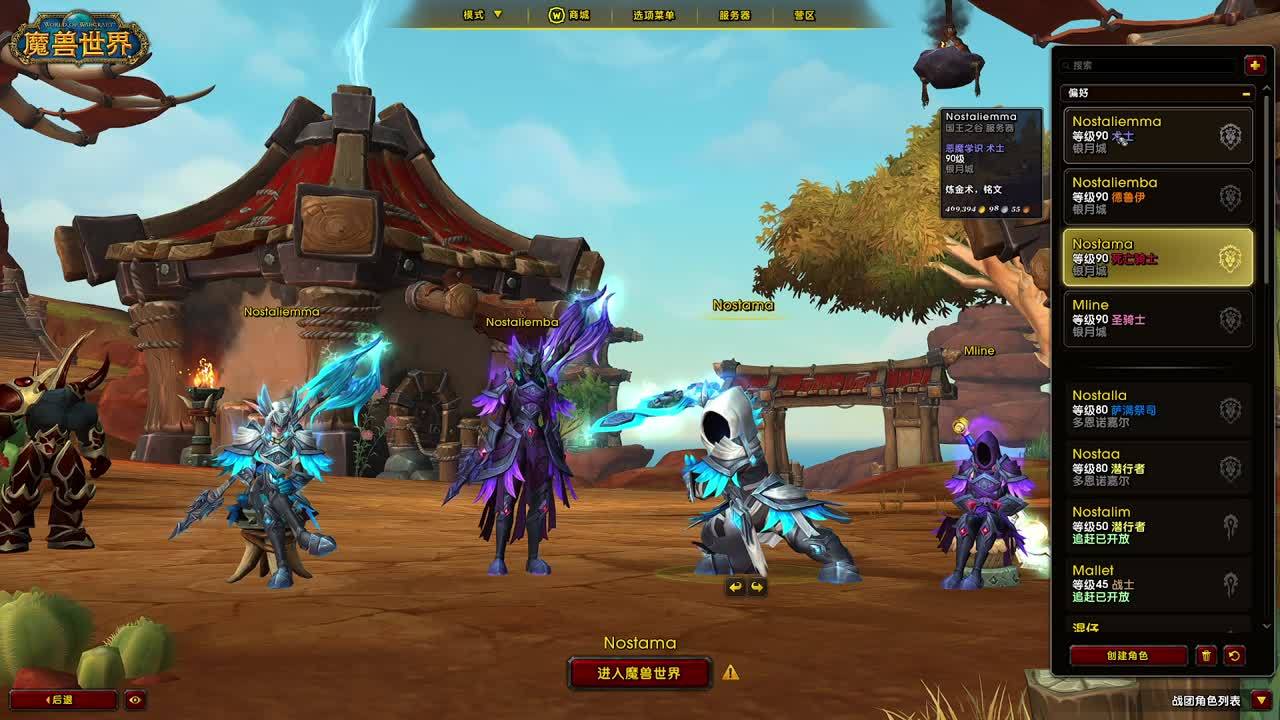Open the 商城 shop
The height and width of the screenshot is (720, 1280).
570,15
